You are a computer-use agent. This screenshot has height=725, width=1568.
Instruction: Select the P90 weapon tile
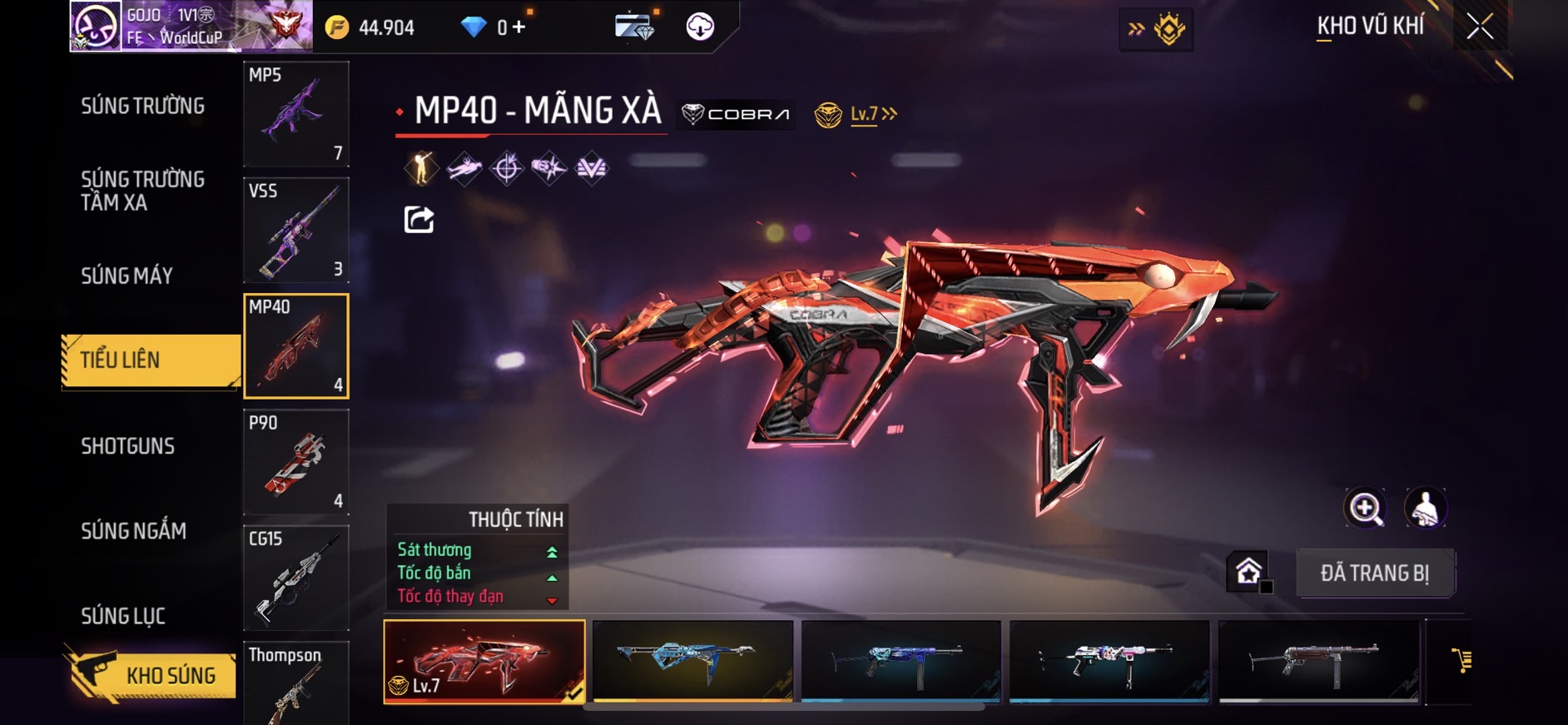[296, 462]
